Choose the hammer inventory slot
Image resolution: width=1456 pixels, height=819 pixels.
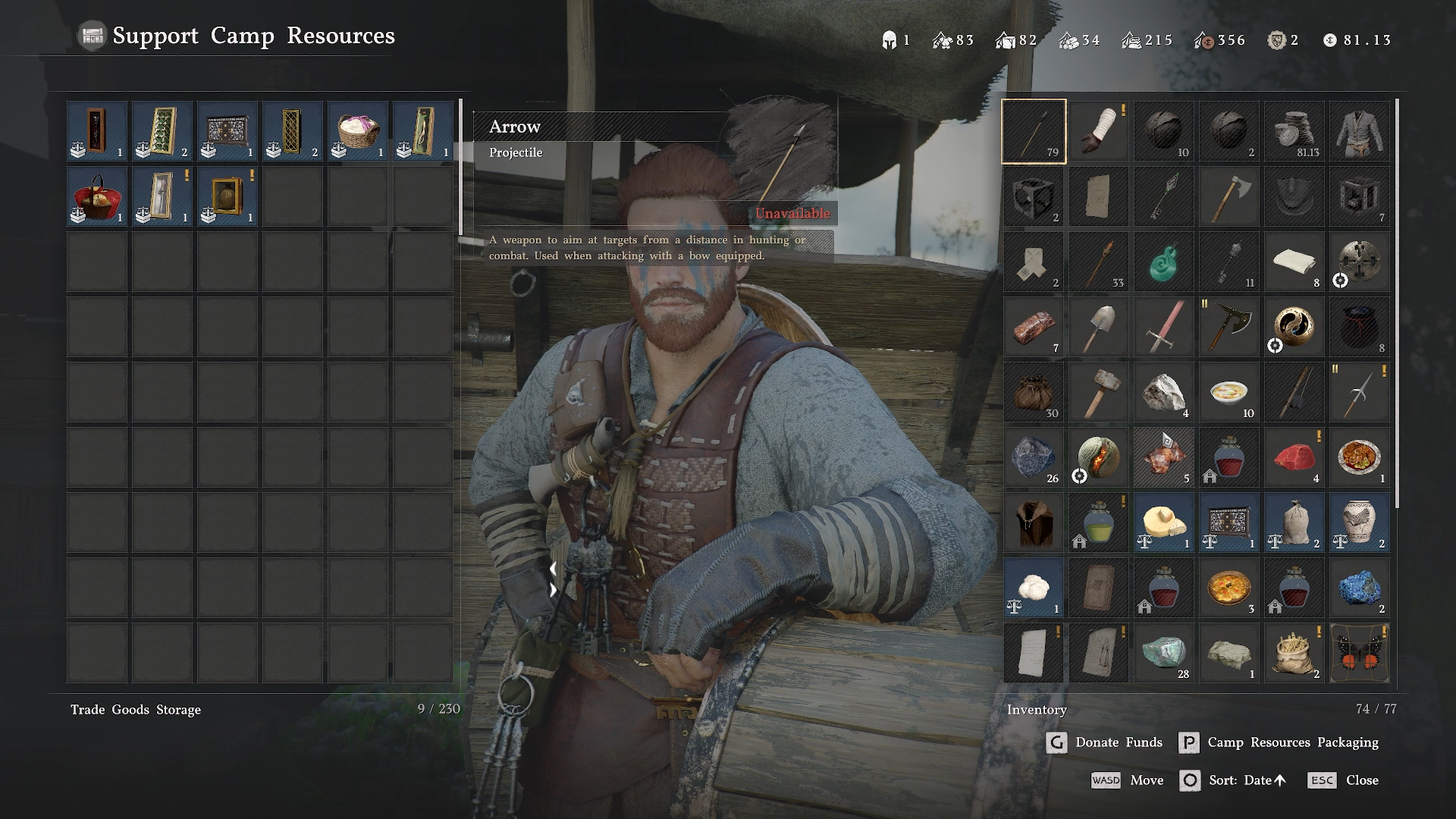pyautogui.click(x=1099, y=392)
